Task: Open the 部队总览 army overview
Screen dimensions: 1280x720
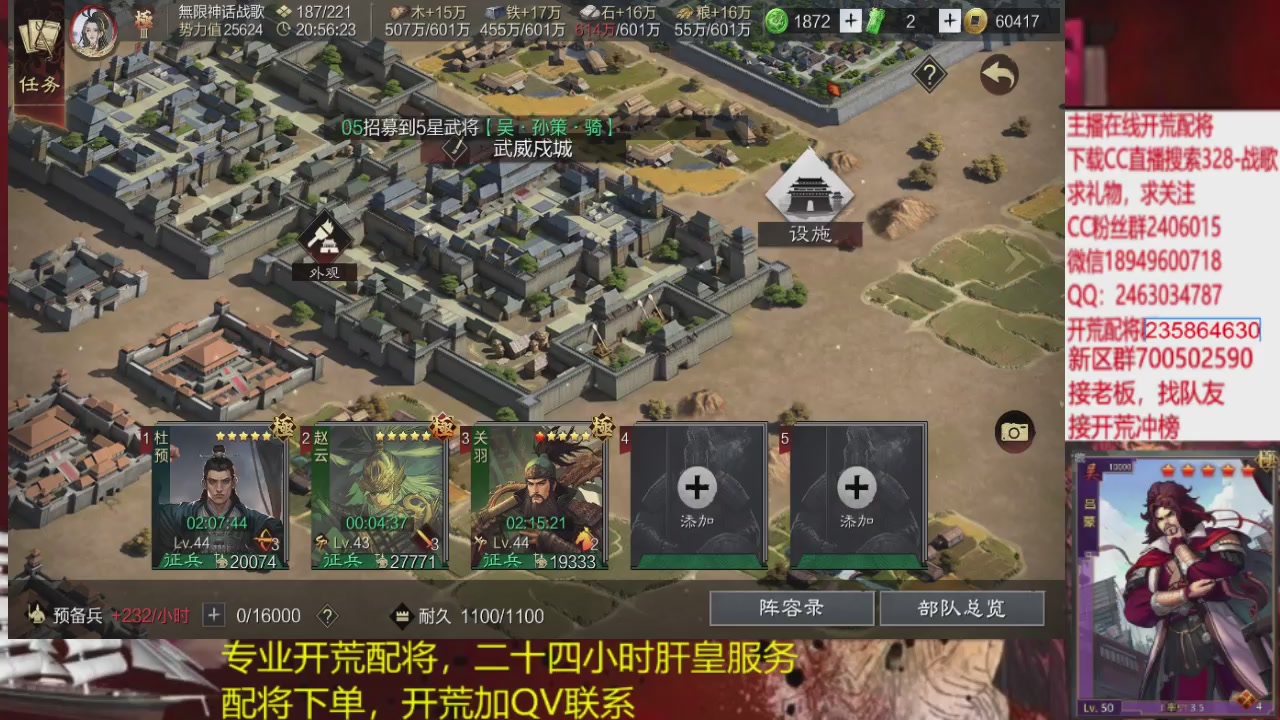Action: [x=963, y=608]
